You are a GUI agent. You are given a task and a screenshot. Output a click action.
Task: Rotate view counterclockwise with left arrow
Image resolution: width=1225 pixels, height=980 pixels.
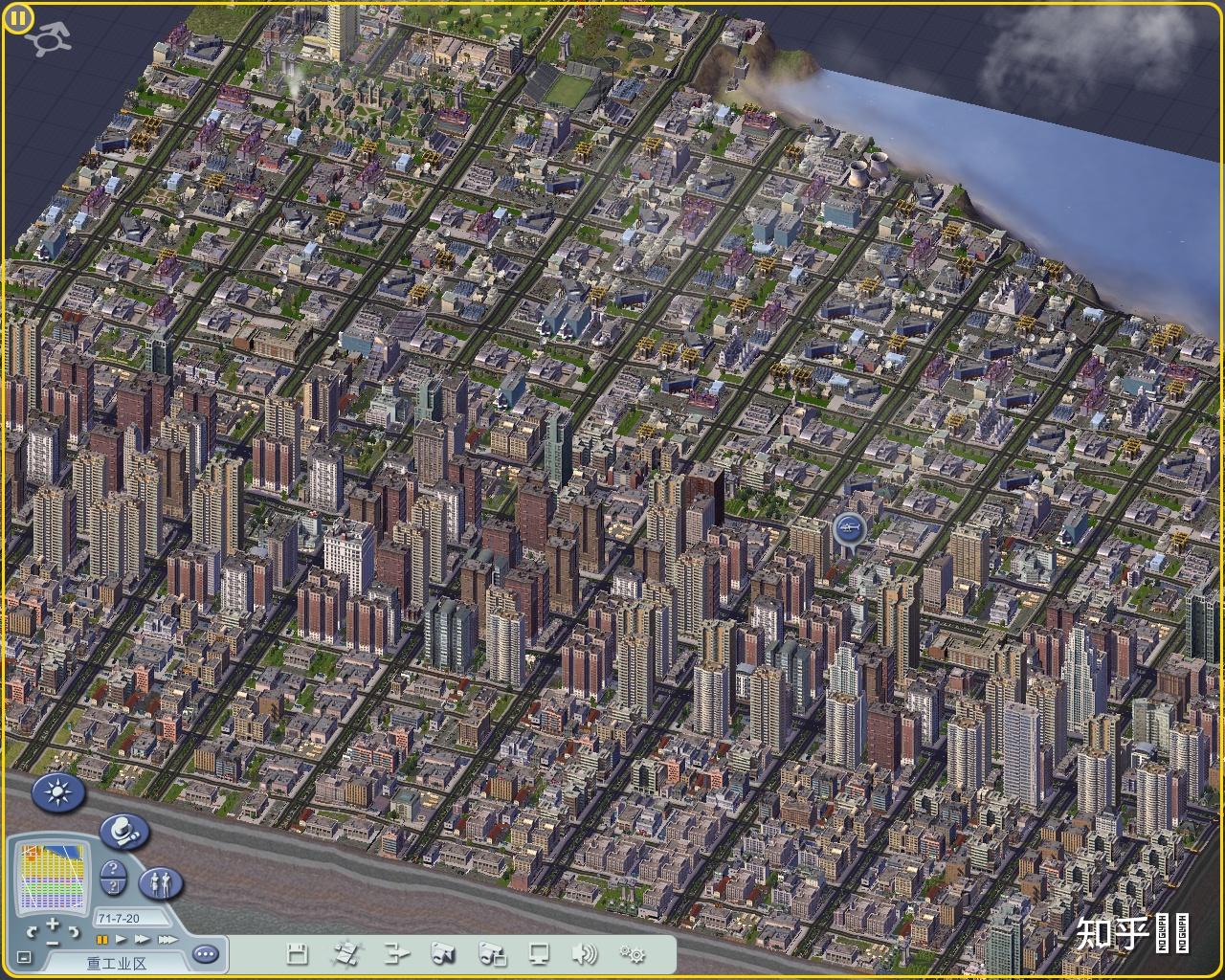tap(33, 930)
